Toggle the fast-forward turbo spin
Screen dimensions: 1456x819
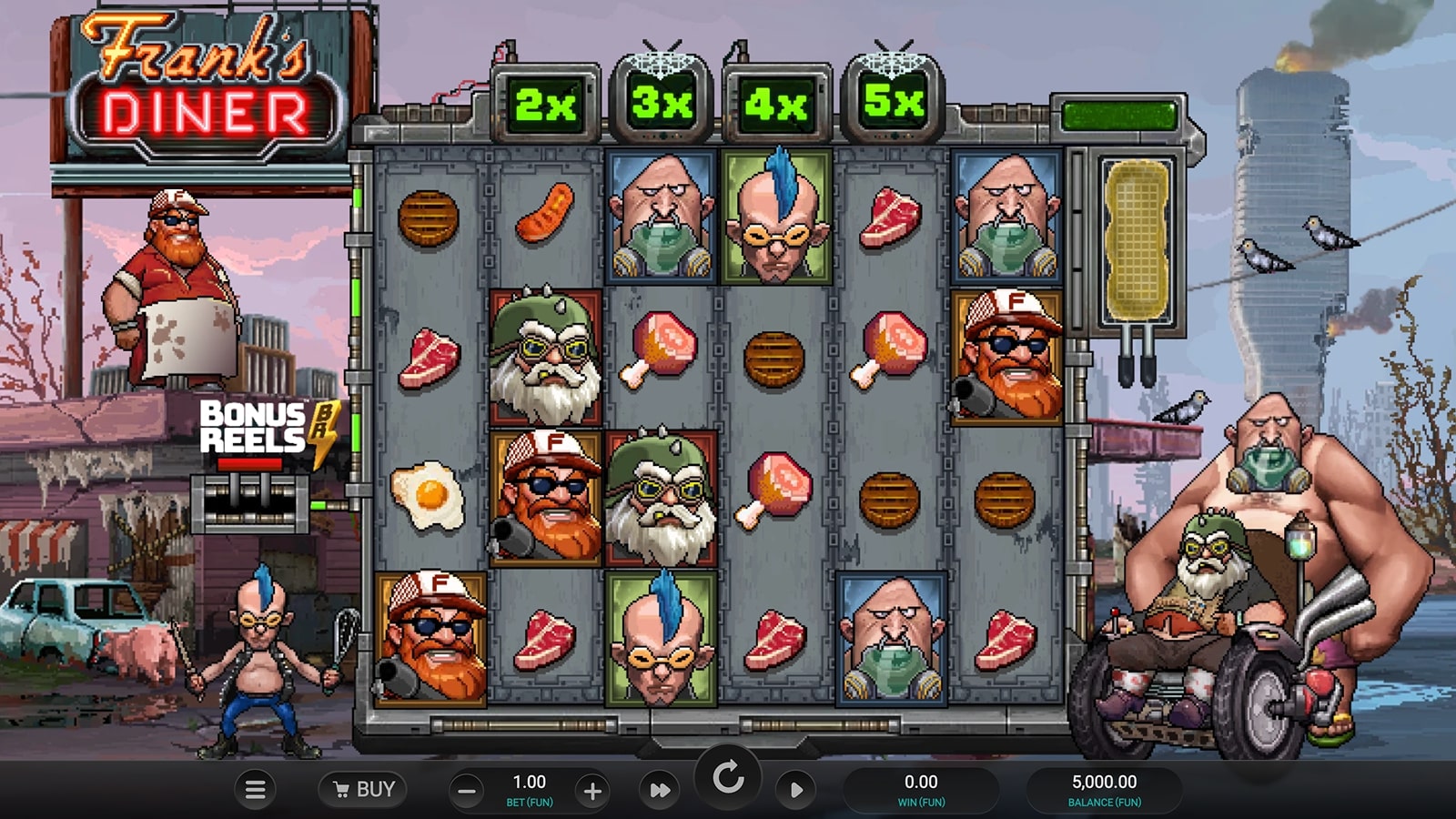pyautogui.click(x=660, y=791)
